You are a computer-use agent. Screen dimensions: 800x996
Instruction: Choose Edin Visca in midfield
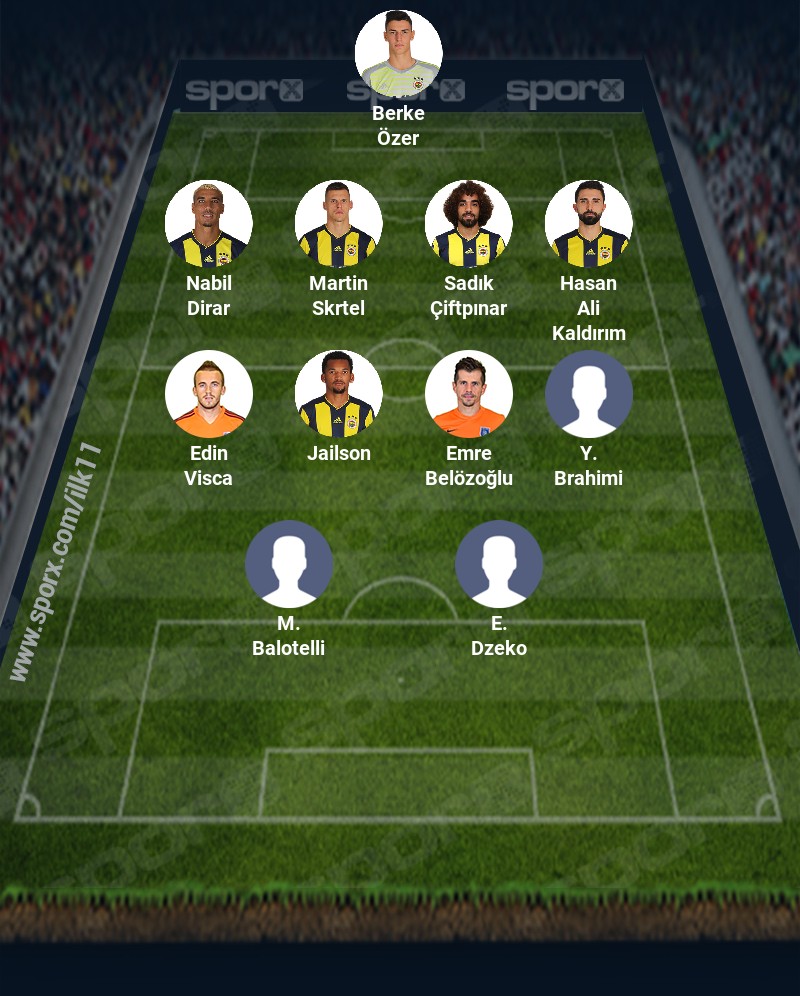208,394
